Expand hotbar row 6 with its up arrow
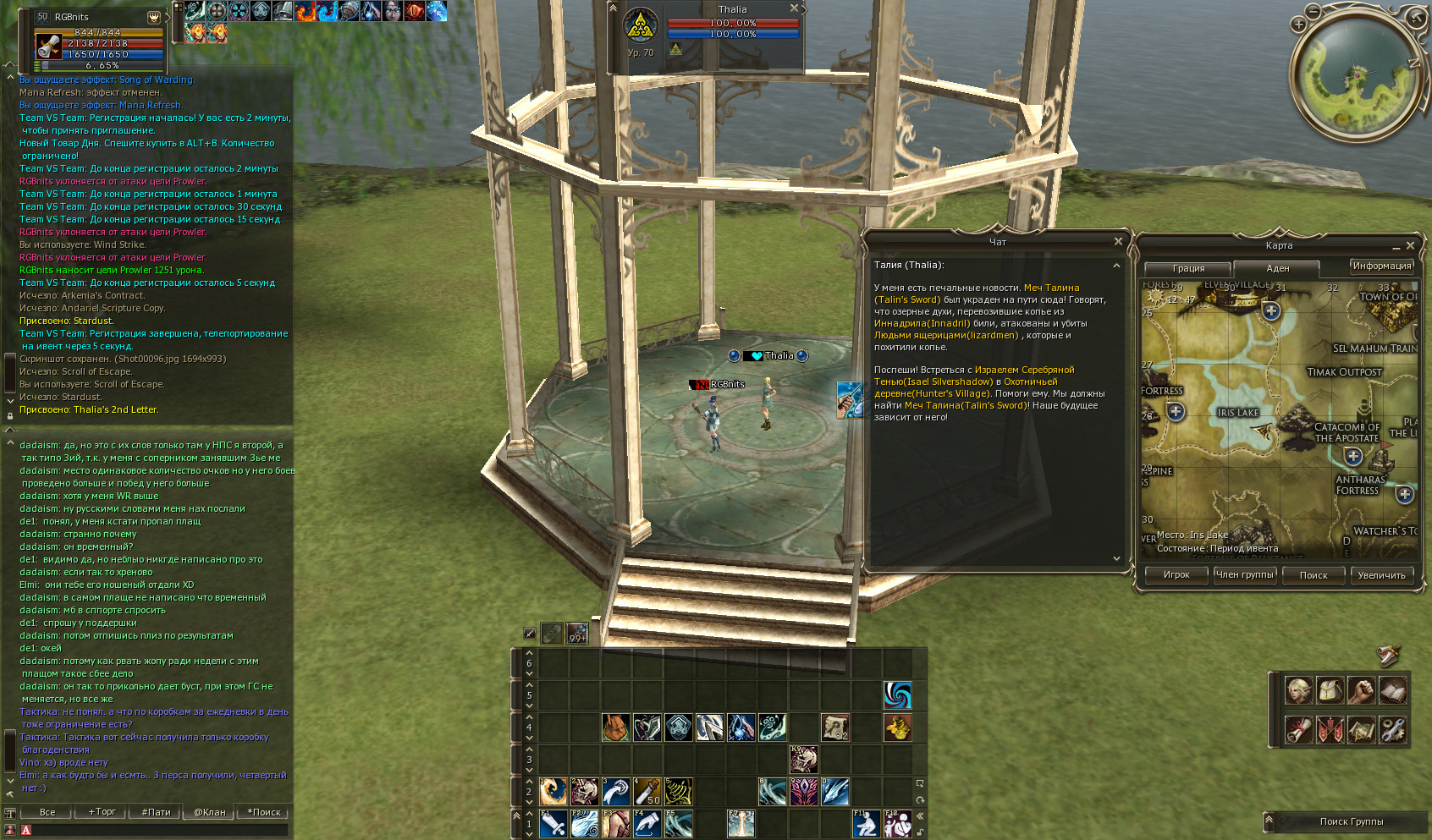The height and width of the screenshot is (840, 1432). 530,652
